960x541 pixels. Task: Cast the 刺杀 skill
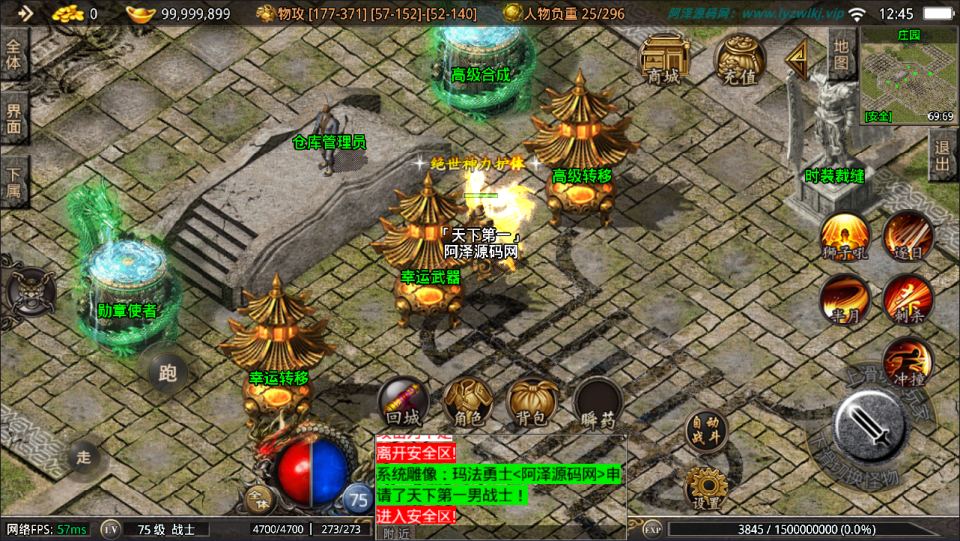pos(907,300)
